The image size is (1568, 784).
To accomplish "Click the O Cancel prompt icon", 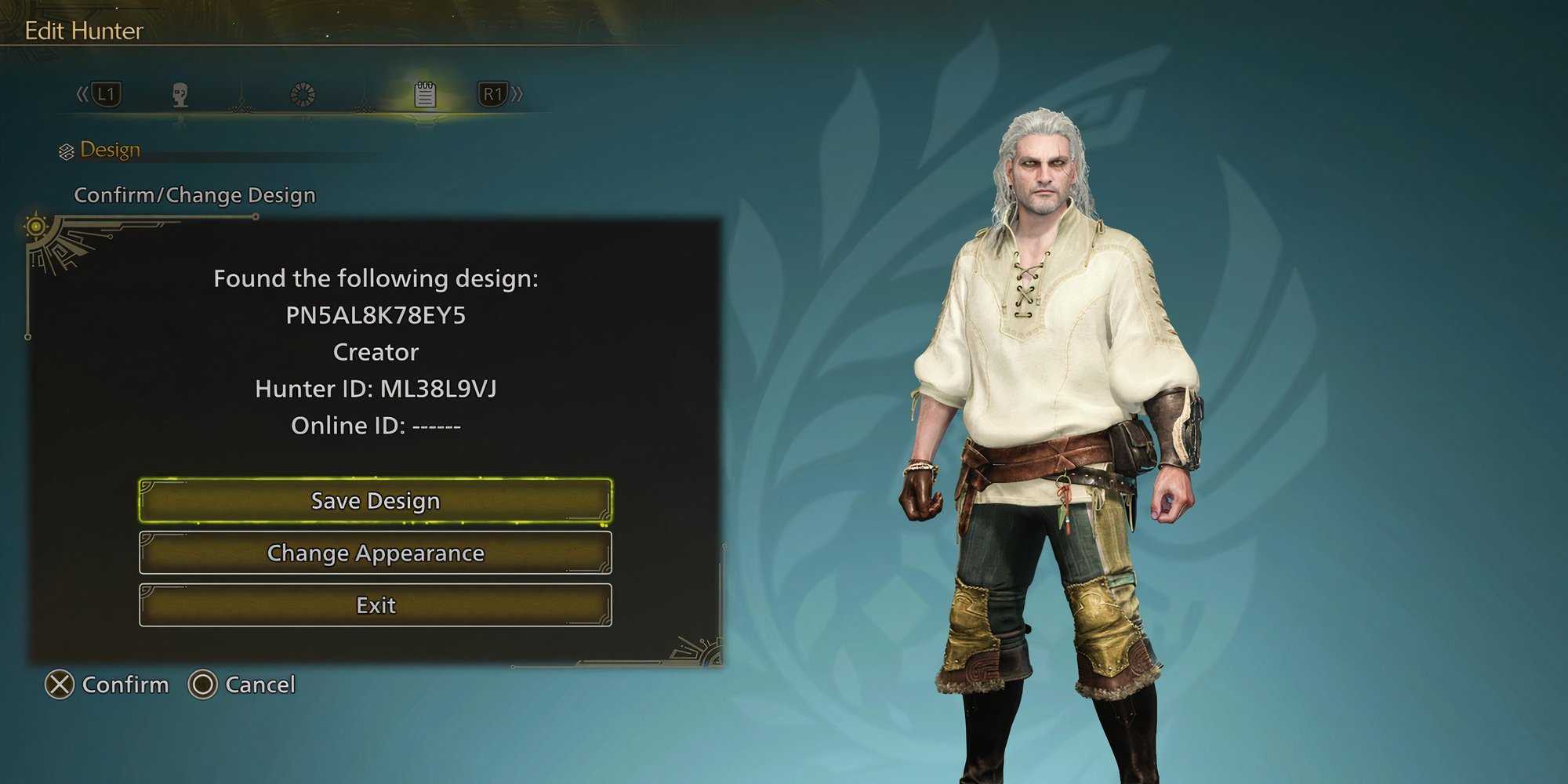I will click(205, 685).
